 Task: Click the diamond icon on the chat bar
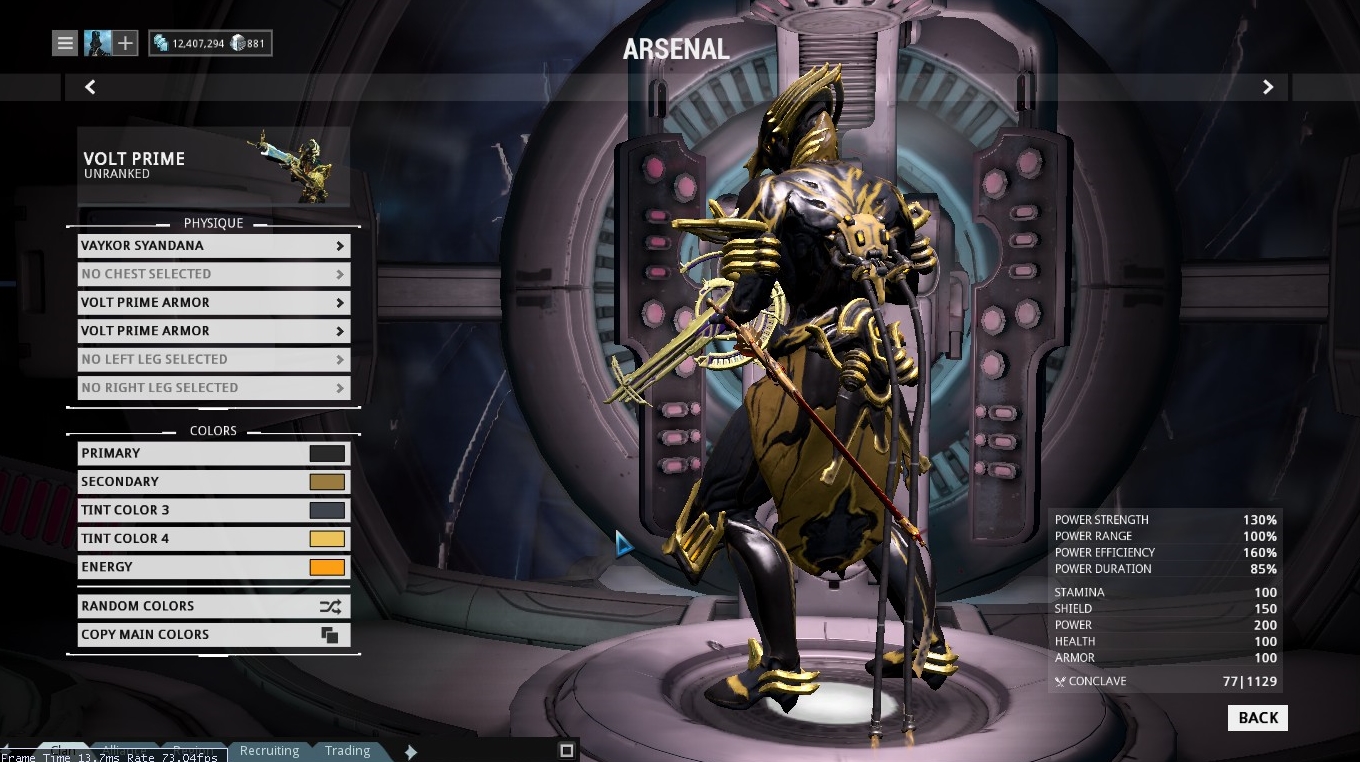click(x=410, y=751)
